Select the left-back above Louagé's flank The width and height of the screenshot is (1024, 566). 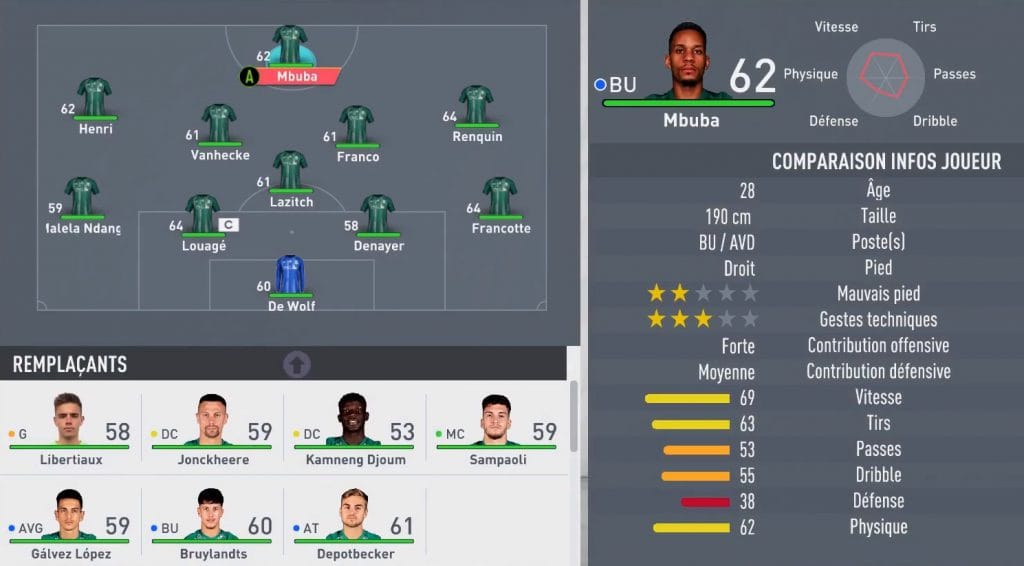click(82, 198)
